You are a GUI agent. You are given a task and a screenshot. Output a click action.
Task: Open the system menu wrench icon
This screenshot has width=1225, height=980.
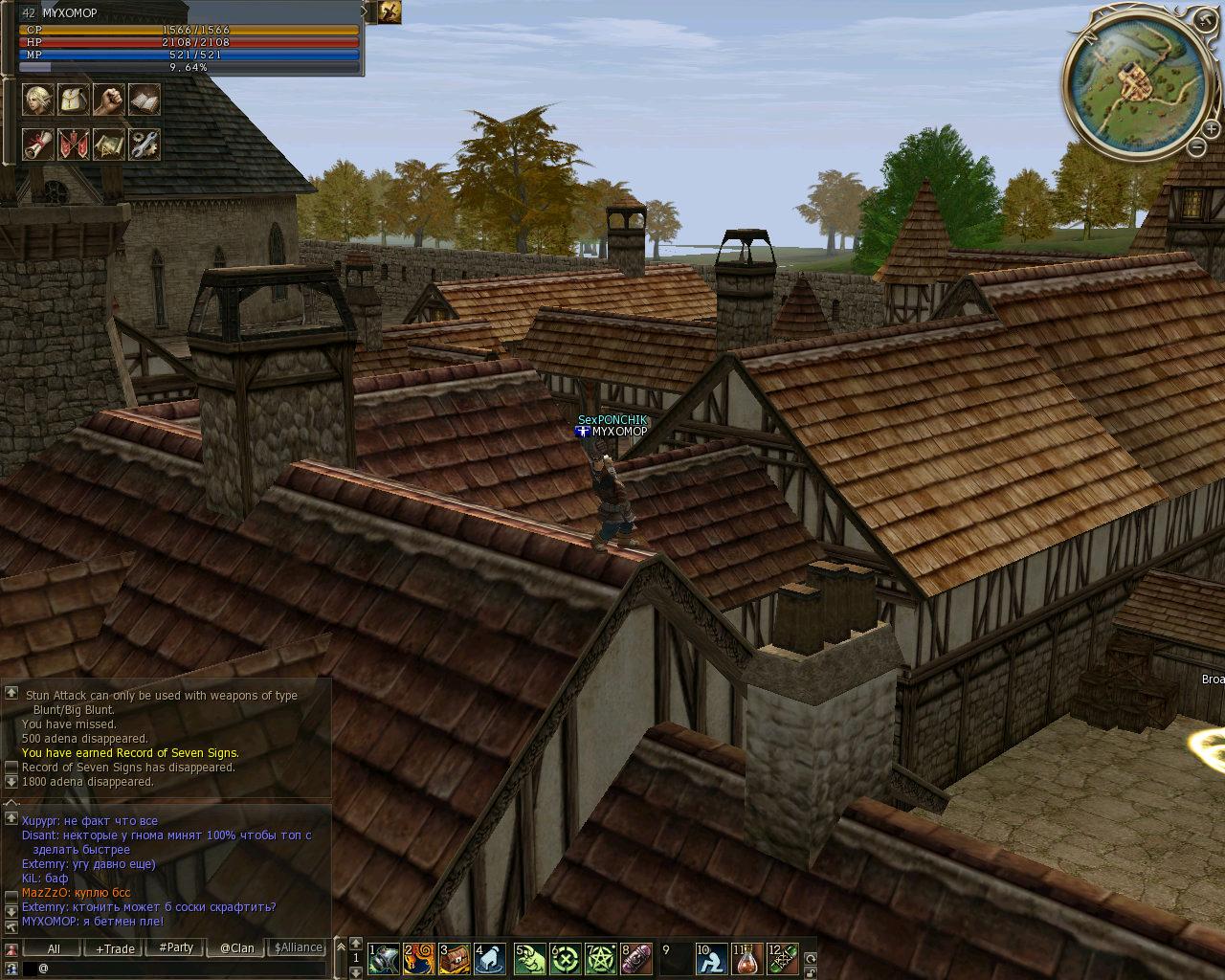pyautogui.click(x=145, y=145)
